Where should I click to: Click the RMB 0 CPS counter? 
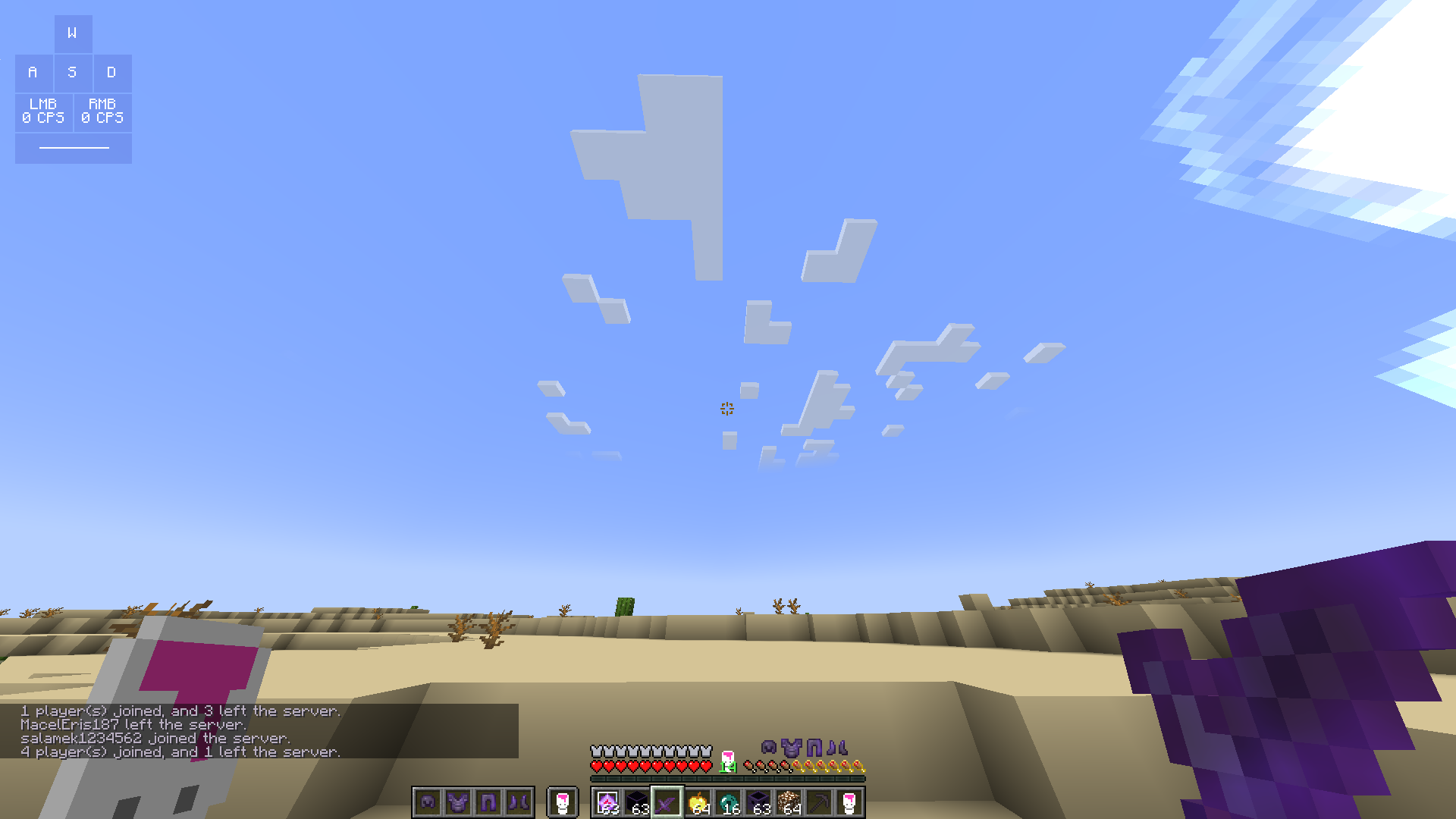[x=102, y=111]
